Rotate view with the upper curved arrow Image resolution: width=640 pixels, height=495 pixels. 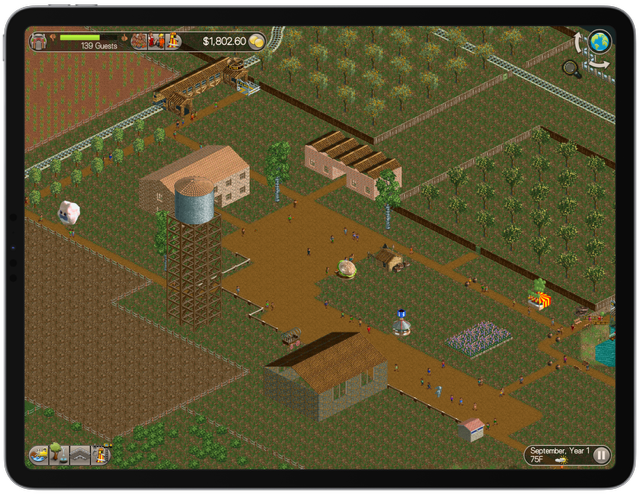click(x=577, y=41)
